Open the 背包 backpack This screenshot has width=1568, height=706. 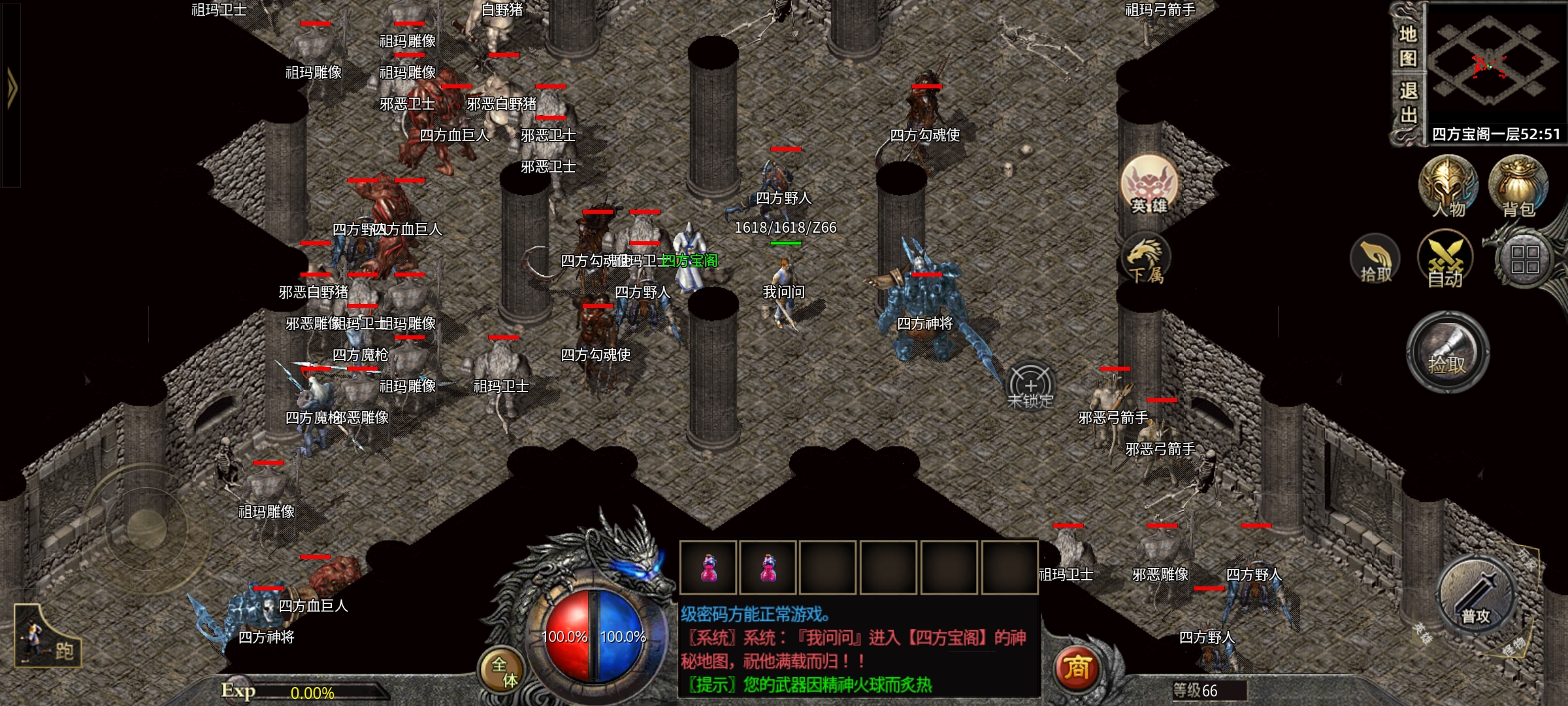(x=1518, y=186)
